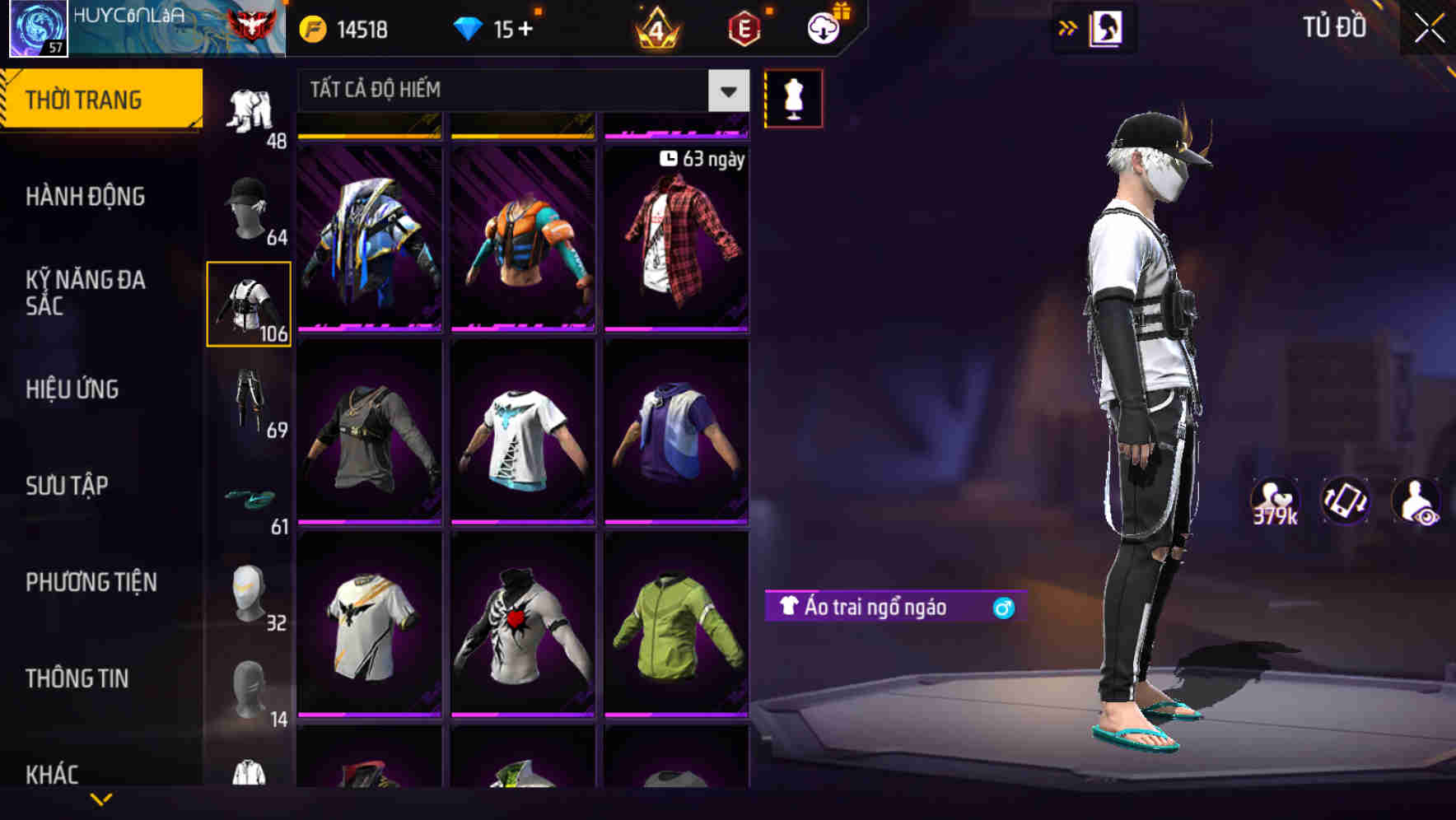The image size is (1456, 820).
Task: Click the red E badge icon
Action: pyautogui.click(x=741, y=28)
